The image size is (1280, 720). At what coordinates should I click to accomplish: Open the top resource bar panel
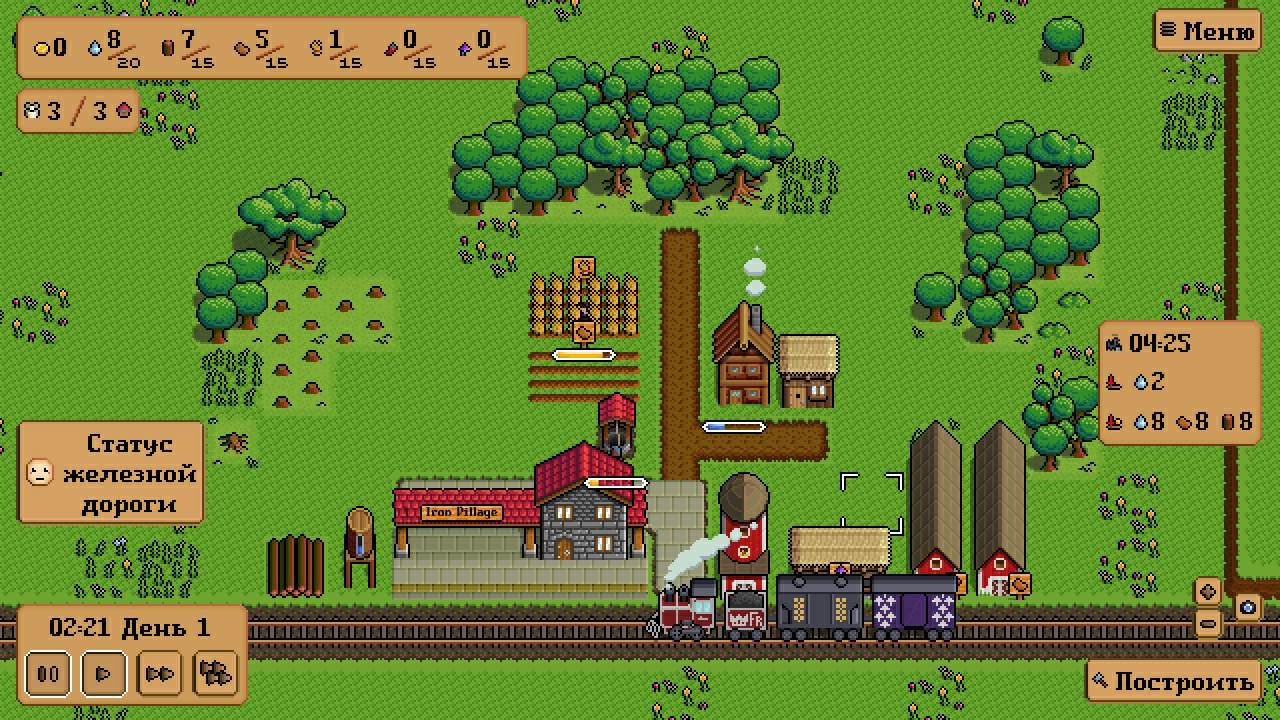[x=271, y=47]
